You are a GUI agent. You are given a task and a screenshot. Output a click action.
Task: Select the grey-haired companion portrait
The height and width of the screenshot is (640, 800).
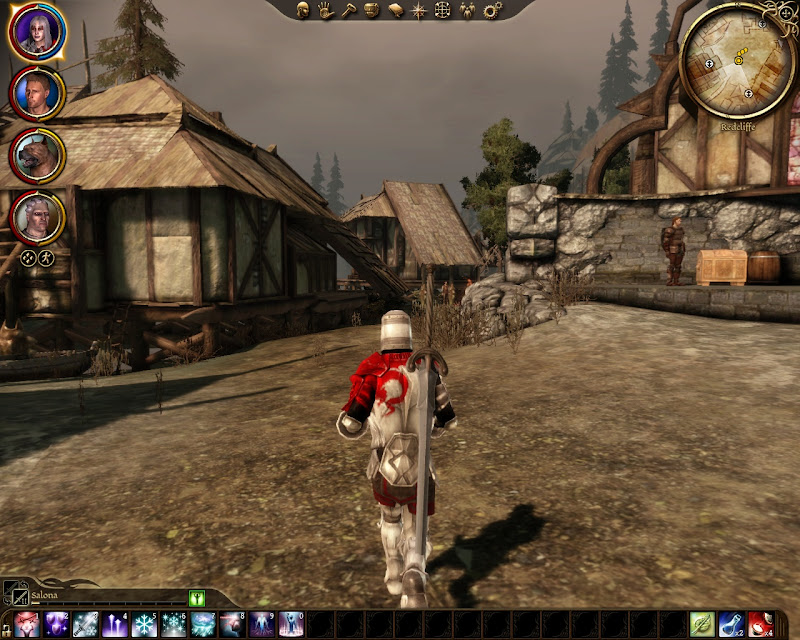coord(37,217)
